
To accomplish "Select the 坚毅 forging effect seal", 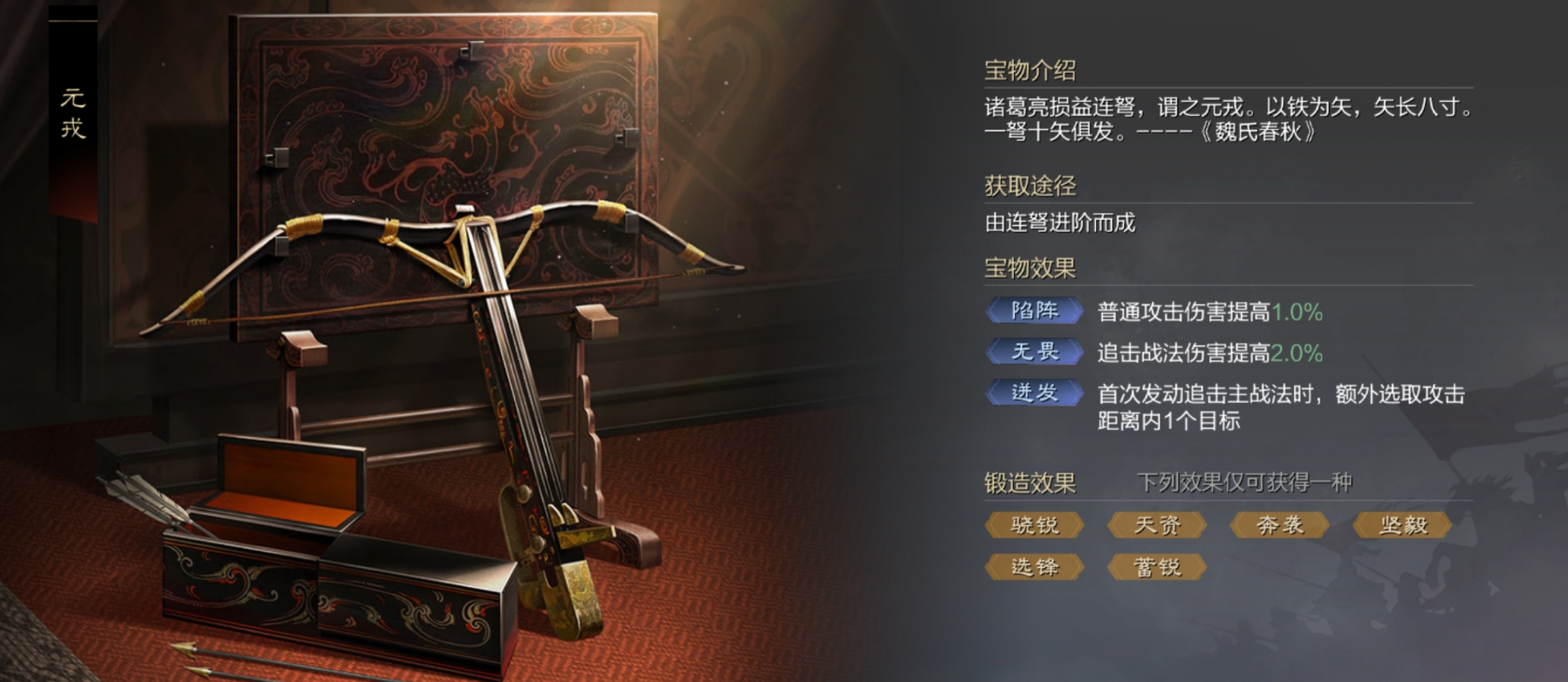I will click(1402, 525).
